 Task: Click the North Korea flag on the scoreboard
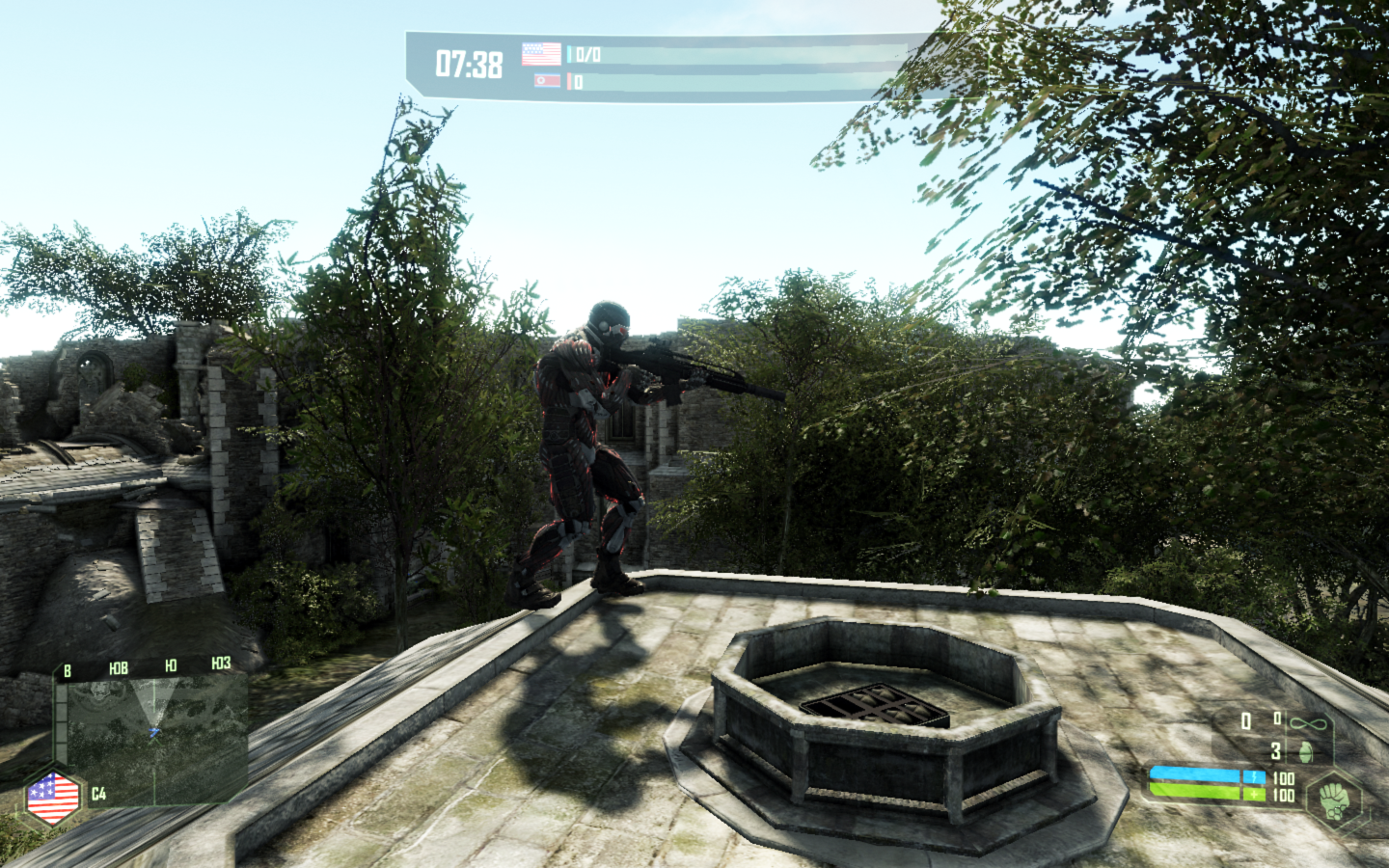point(547,81)
